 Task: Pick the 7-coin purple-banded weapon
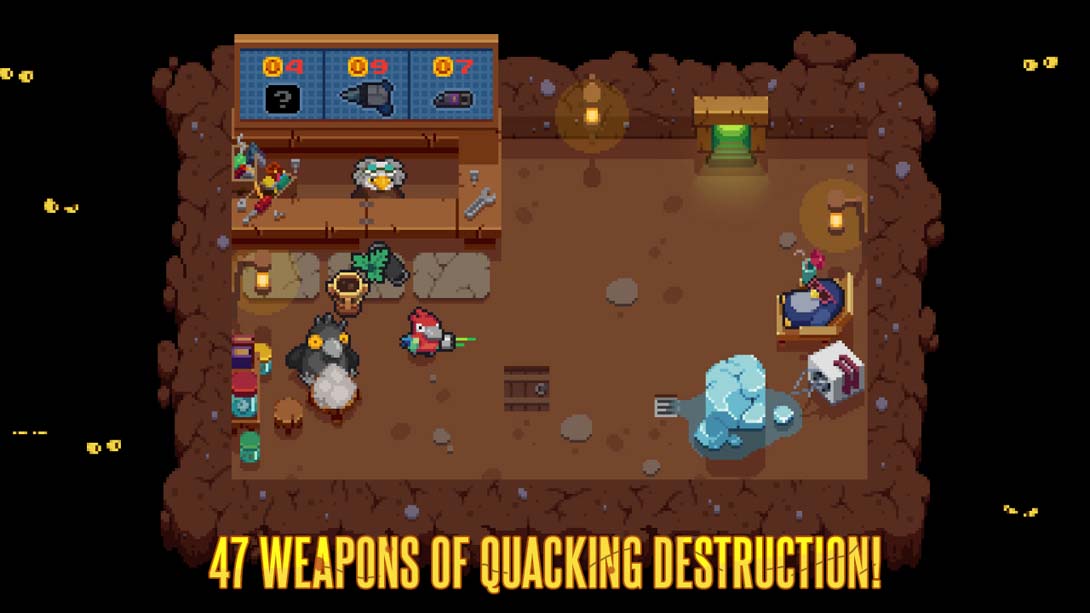tap(452, 98)
